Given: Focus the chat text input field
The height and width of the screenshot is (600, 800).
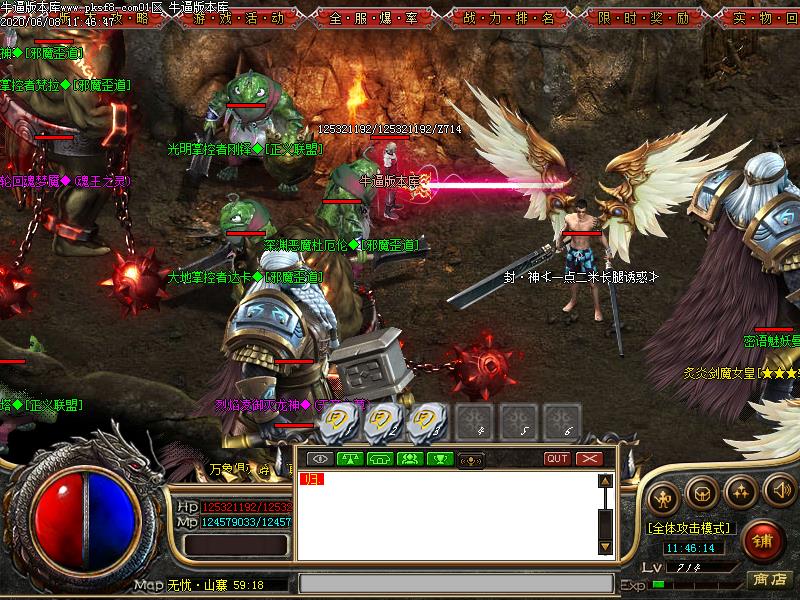Looking at the screenshot, I should pyautogui.click(x=455, y=583).
